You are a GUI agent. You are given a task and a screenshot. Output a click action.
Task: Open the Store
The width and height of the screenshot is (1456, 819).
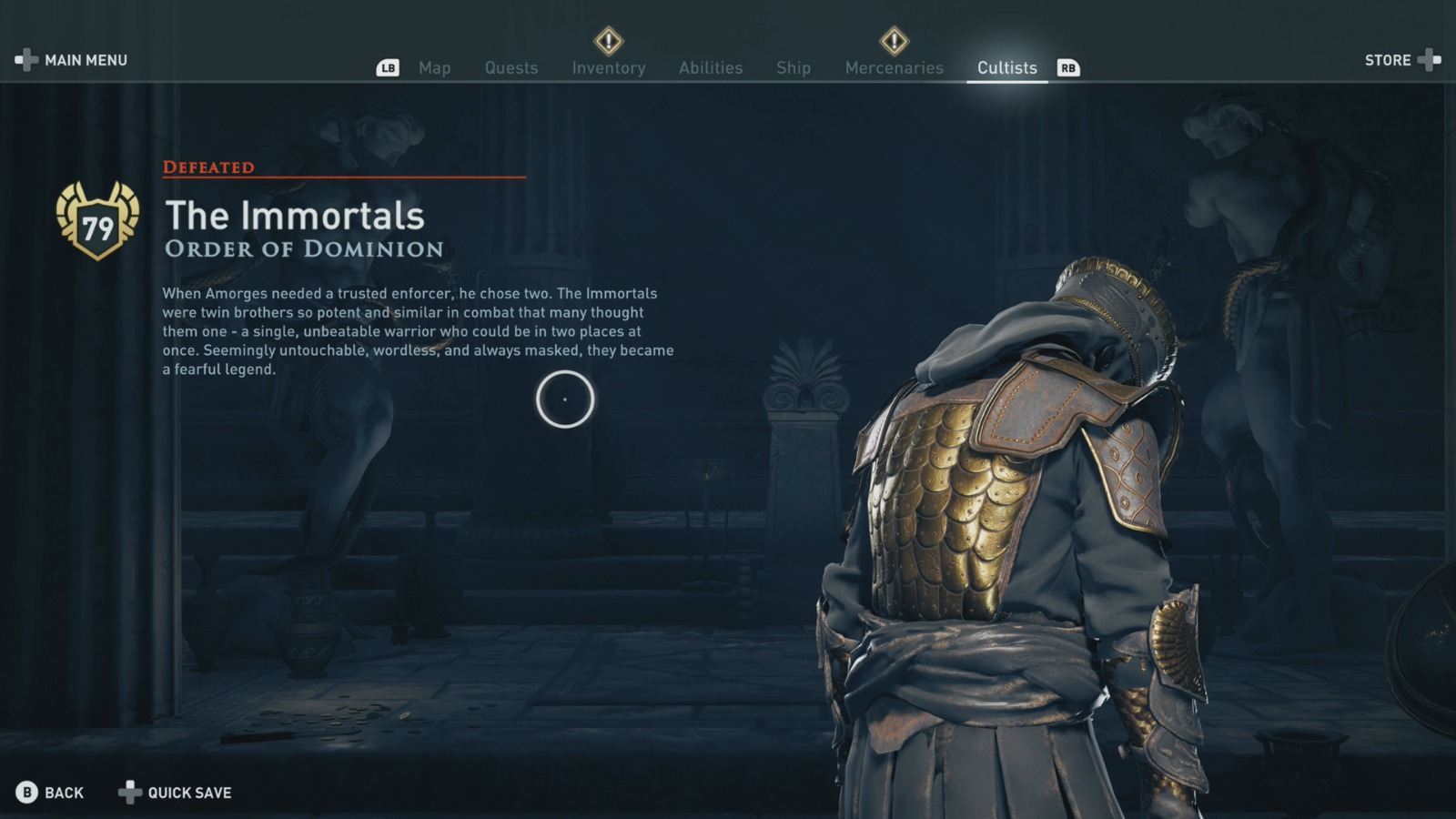(1387, 60)
